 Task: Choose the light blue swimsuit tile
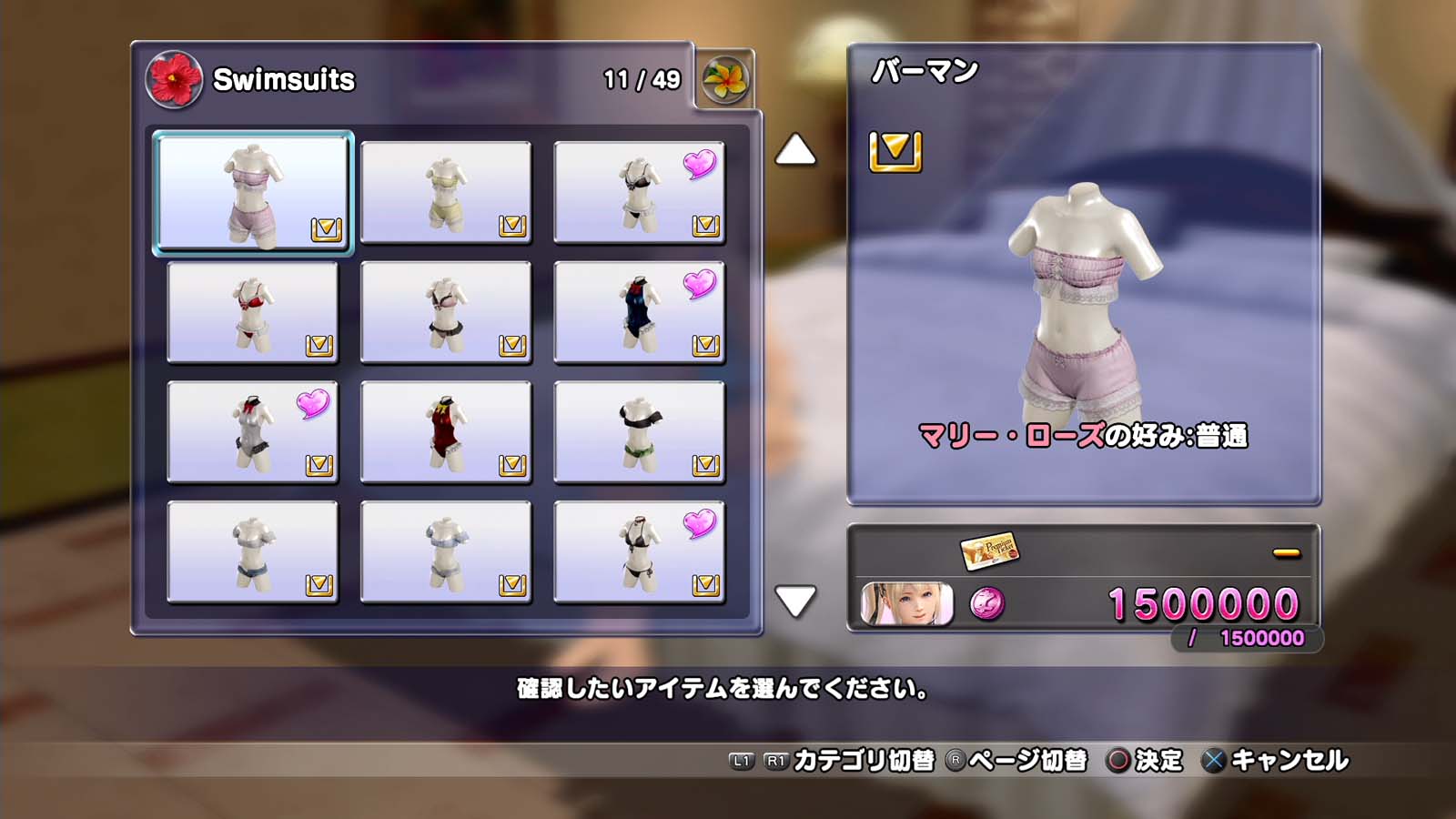(445, 551)
